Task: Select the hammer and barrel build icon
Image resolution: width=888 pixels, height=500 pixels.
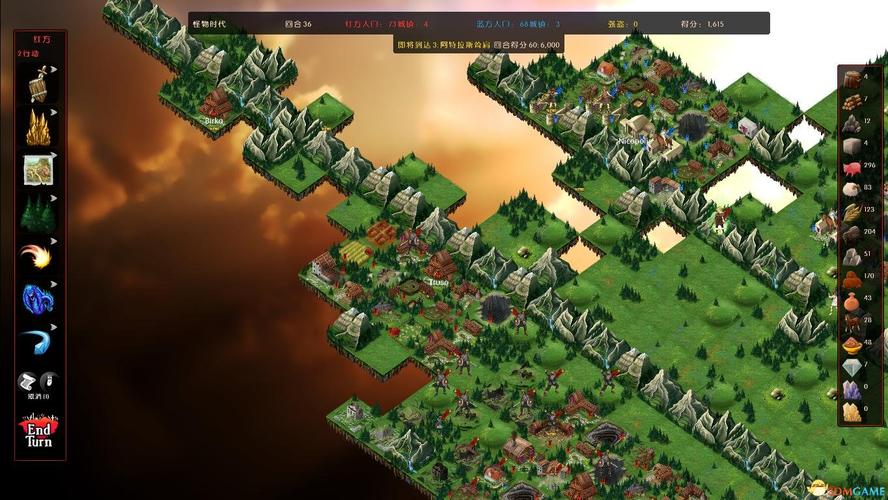Action: click(39, 84)
